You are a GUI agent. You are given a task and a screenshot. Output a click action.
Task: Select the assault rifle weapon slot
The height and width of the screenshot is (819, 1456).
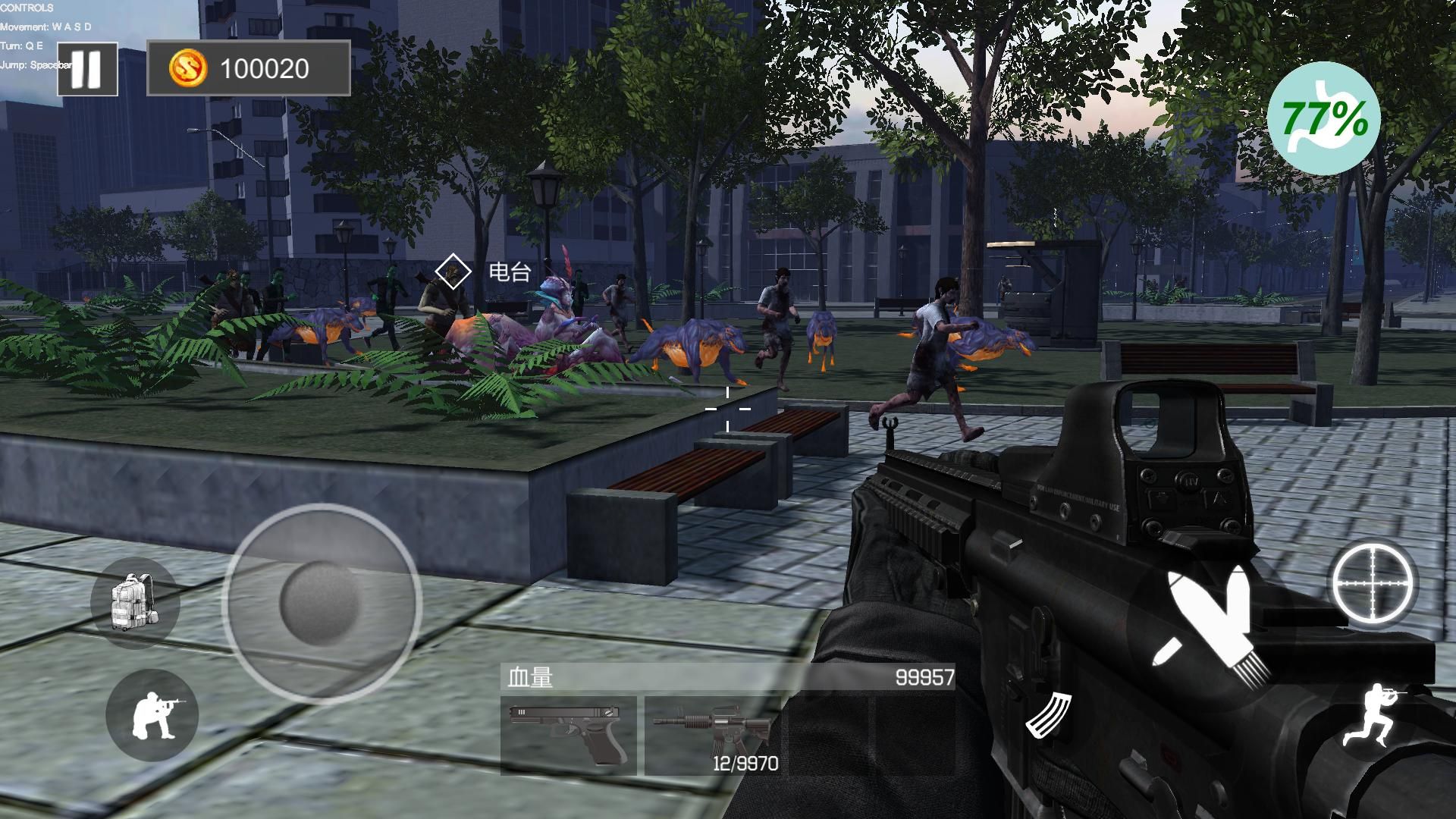click(x=713, y=735)
